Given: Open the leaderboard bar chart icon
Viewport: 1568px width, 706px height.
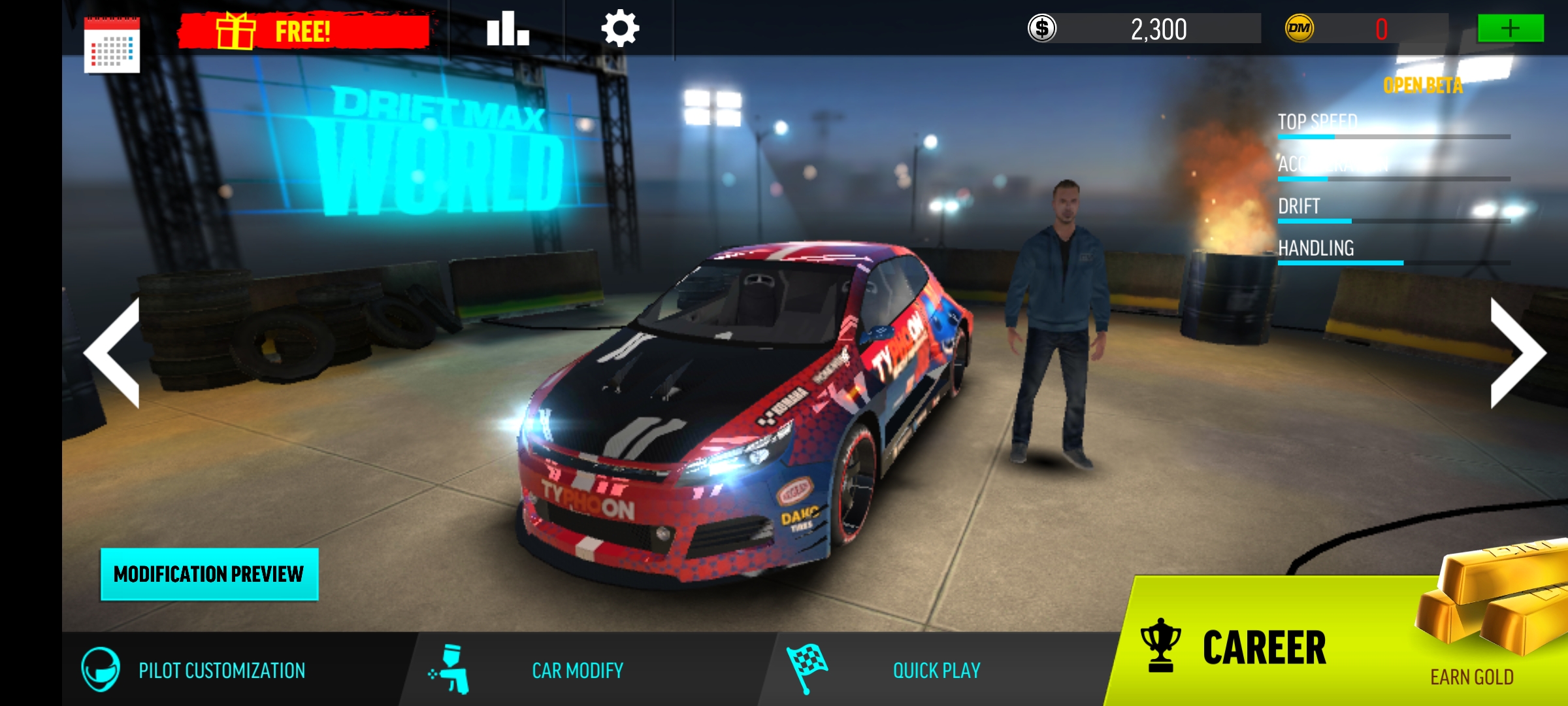Looking at the screenshot, I should [x=507, y=29].
